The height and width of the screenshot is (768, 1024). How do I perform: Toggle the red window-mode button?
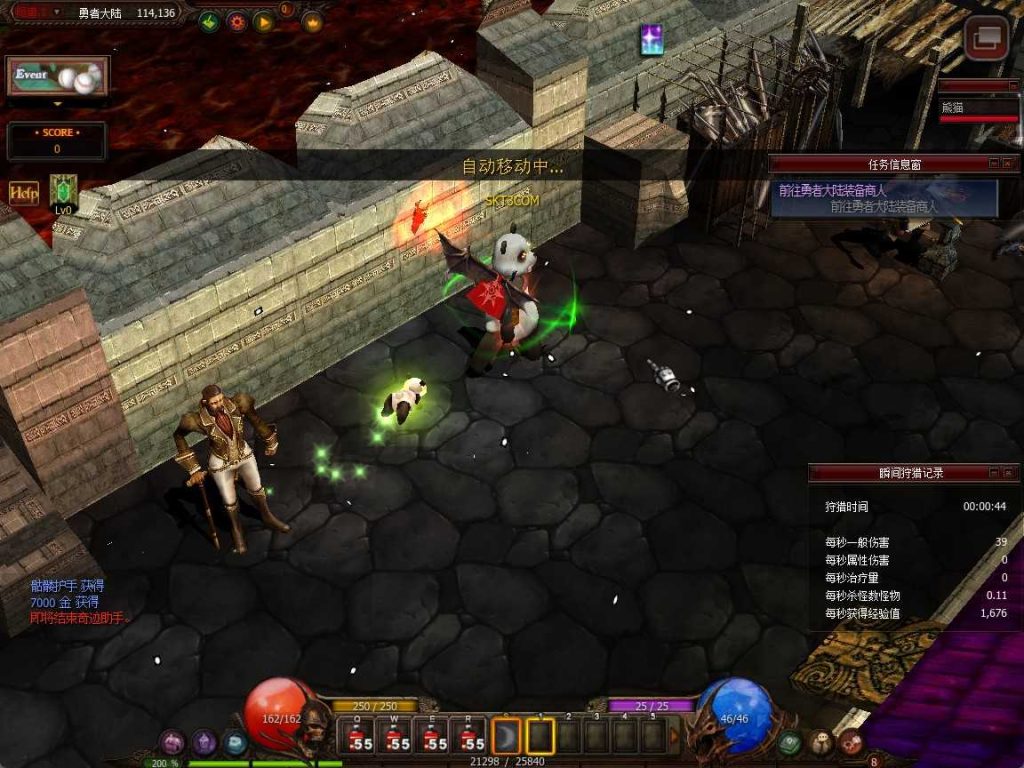point(985,38)
